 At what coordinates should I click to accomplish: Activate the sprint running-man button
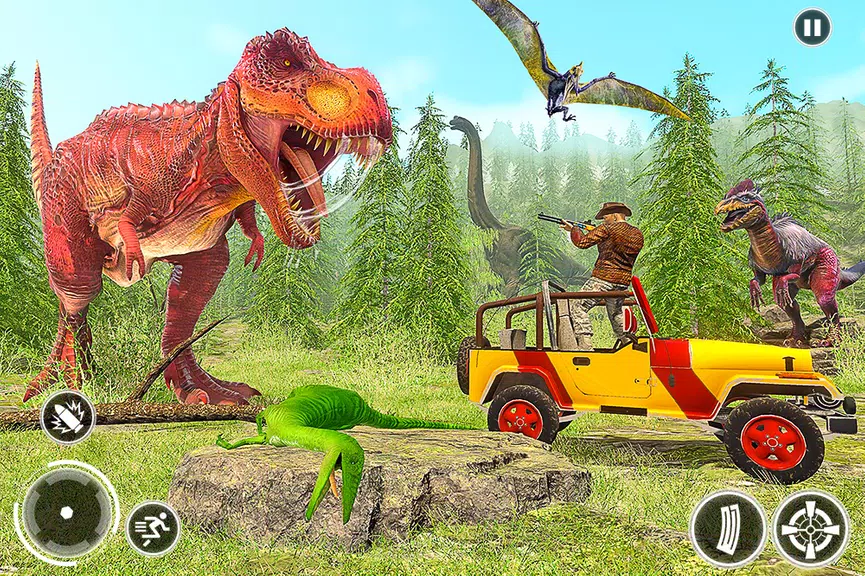(x=153, y=528)
